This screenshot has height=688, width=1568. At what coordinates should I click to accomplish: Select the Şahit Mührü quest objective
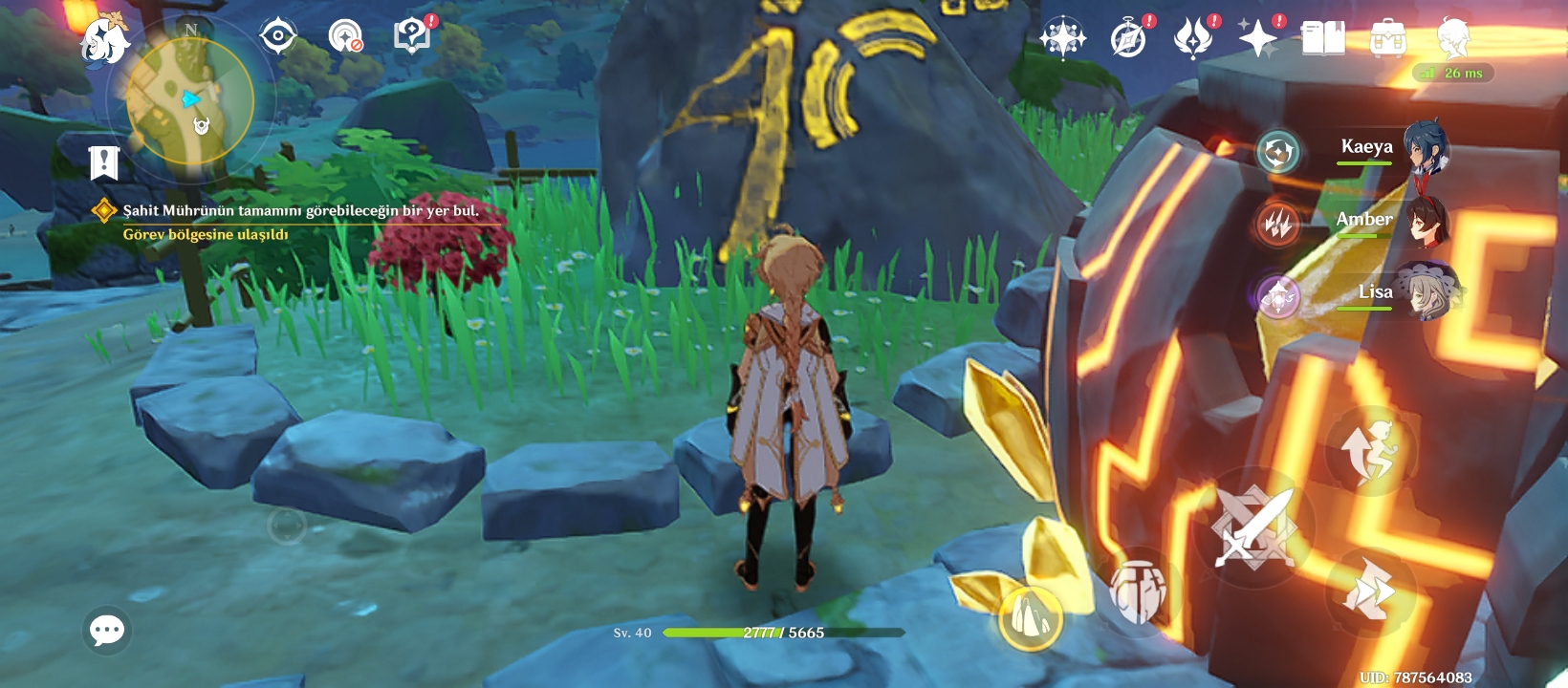[300, 210]
